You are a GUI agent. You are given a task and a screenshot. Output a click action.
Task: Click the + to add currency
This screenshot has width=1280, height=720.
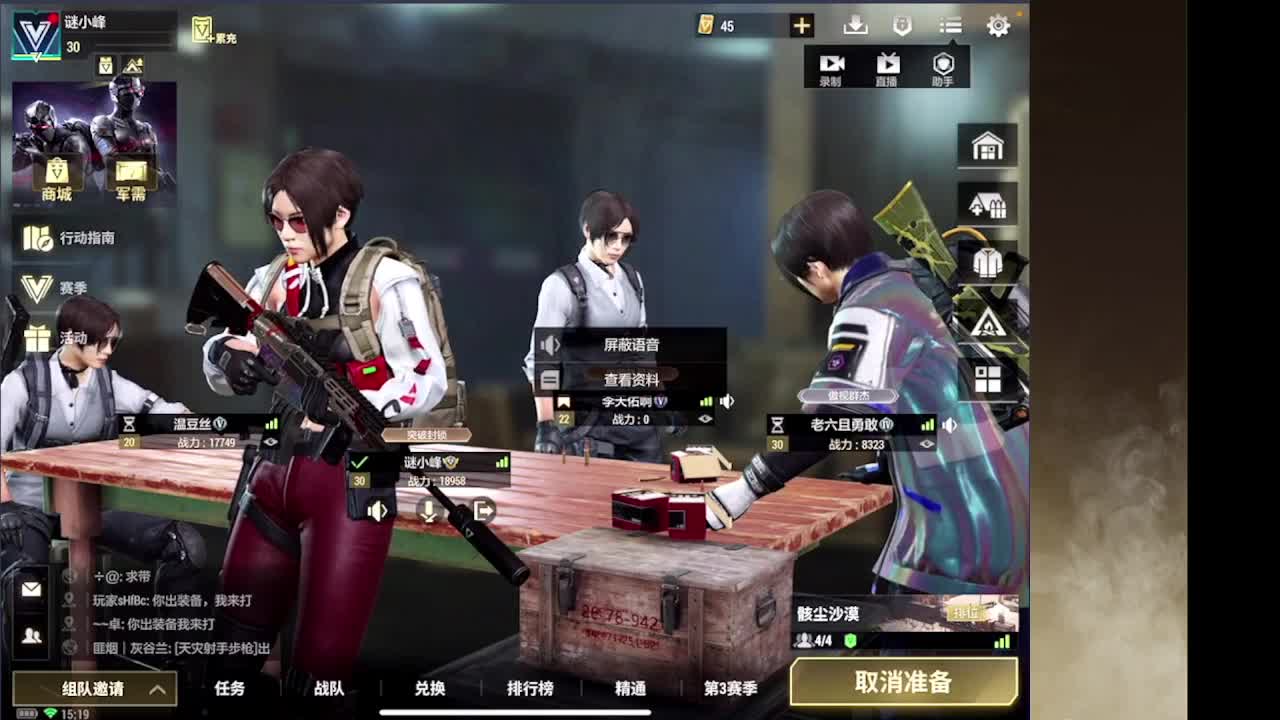[x=799, y=26]
